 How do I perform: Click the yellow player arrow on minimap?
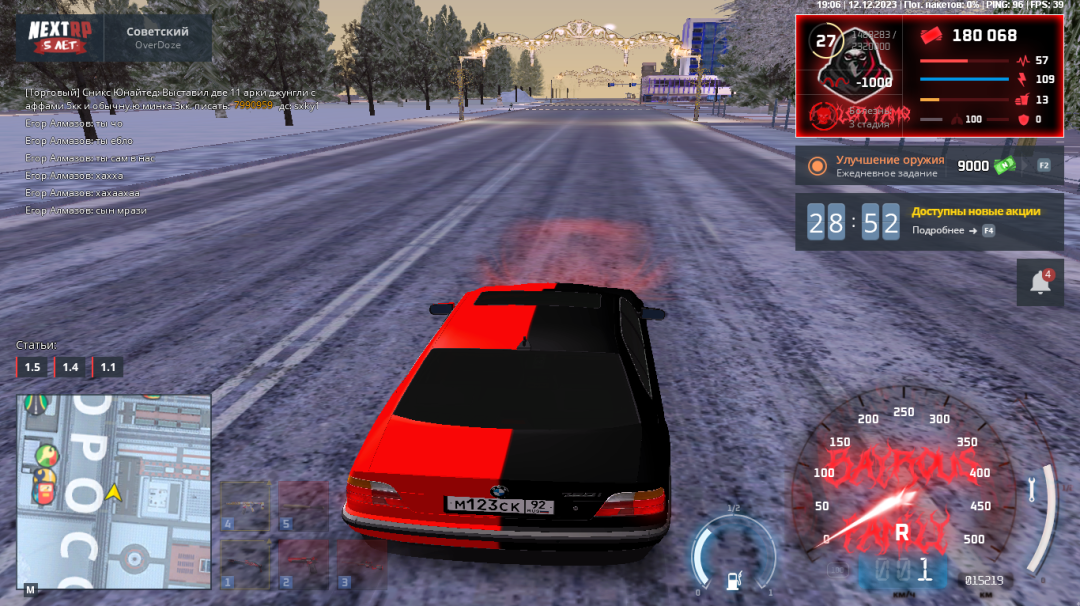click(x=115, y=492)
